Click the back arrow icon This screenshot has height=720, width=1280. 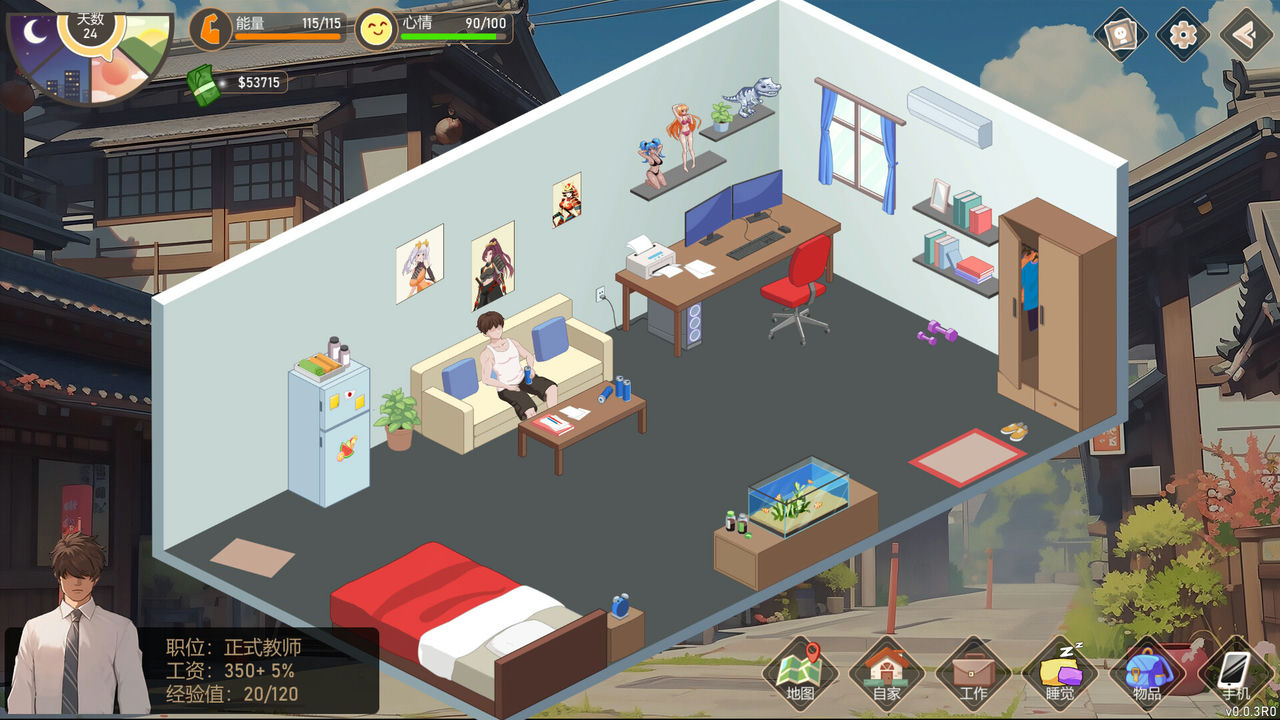tap(1246, 35)
